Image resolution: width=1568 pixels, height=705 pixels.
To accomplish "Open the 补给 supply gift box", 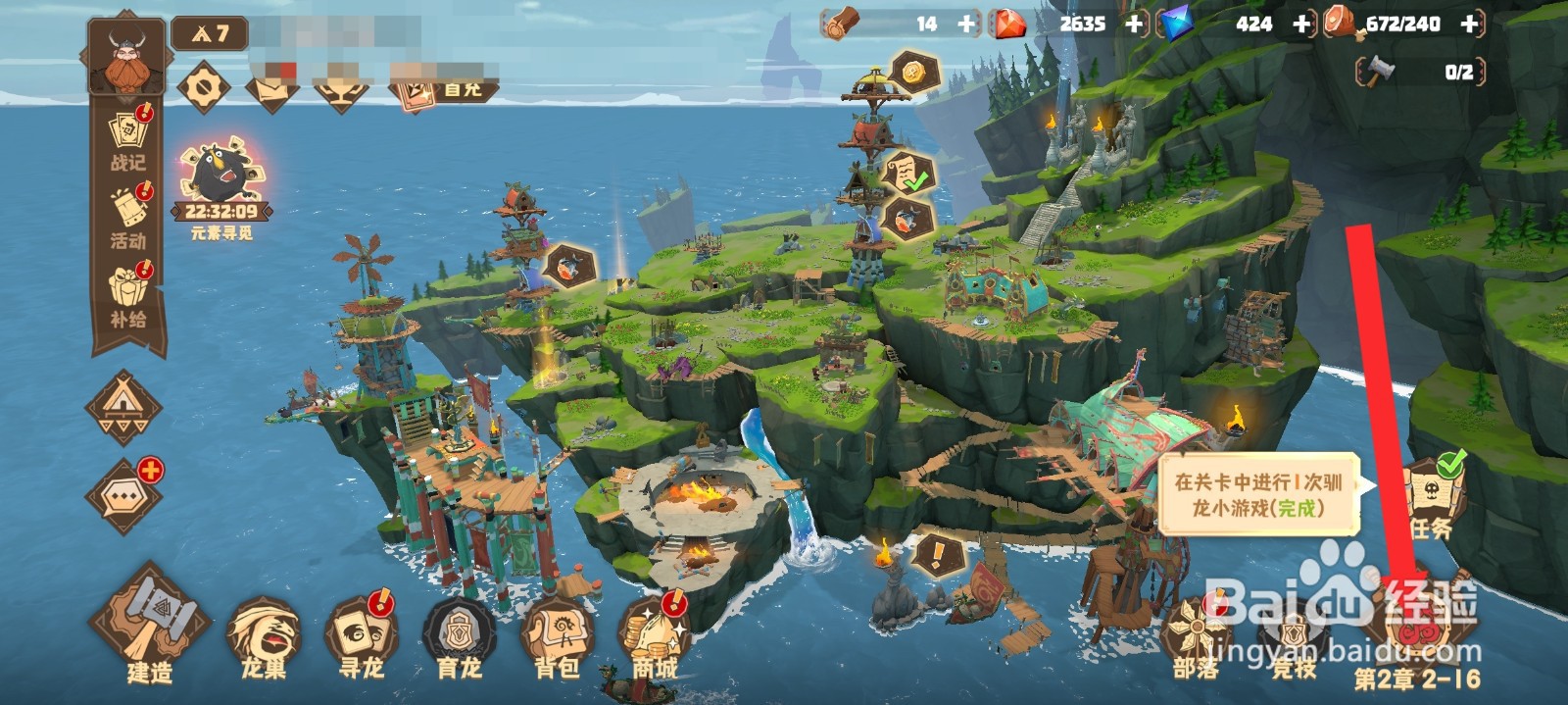I will coord(128,294).
